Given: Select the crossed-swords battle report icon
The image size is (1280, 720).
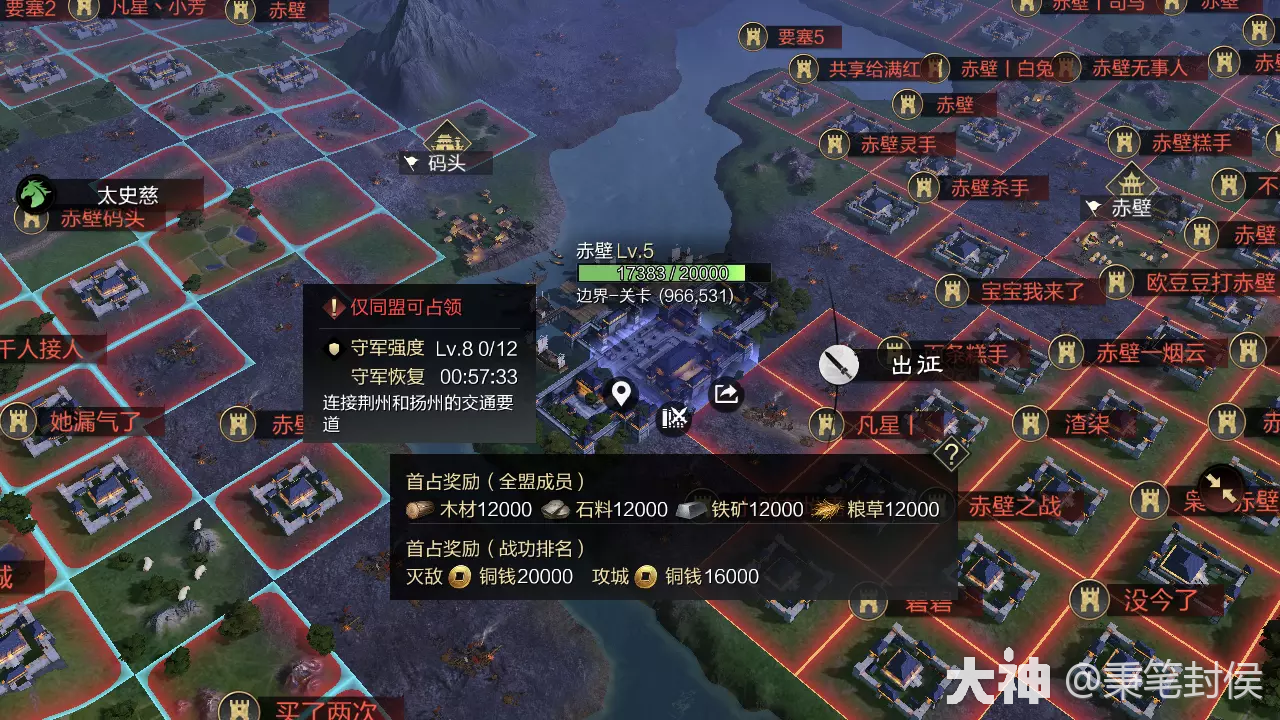Looking at the screenshot, I should 672,420.
